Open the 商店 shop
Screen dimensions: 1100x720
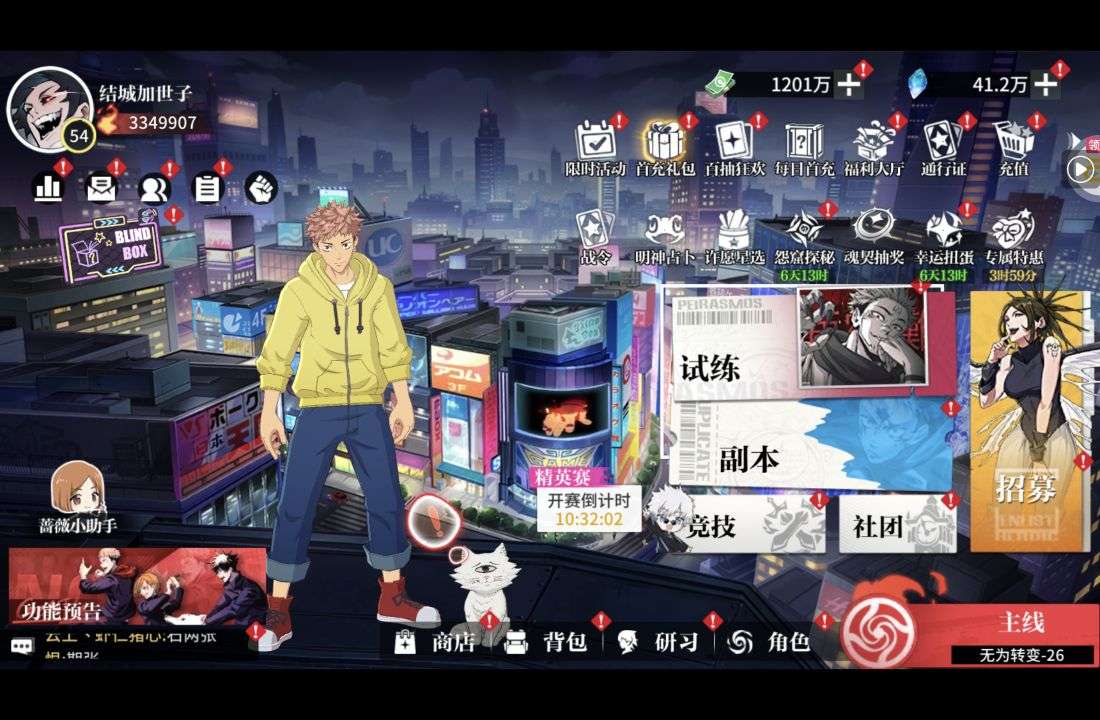click(437, 642)
